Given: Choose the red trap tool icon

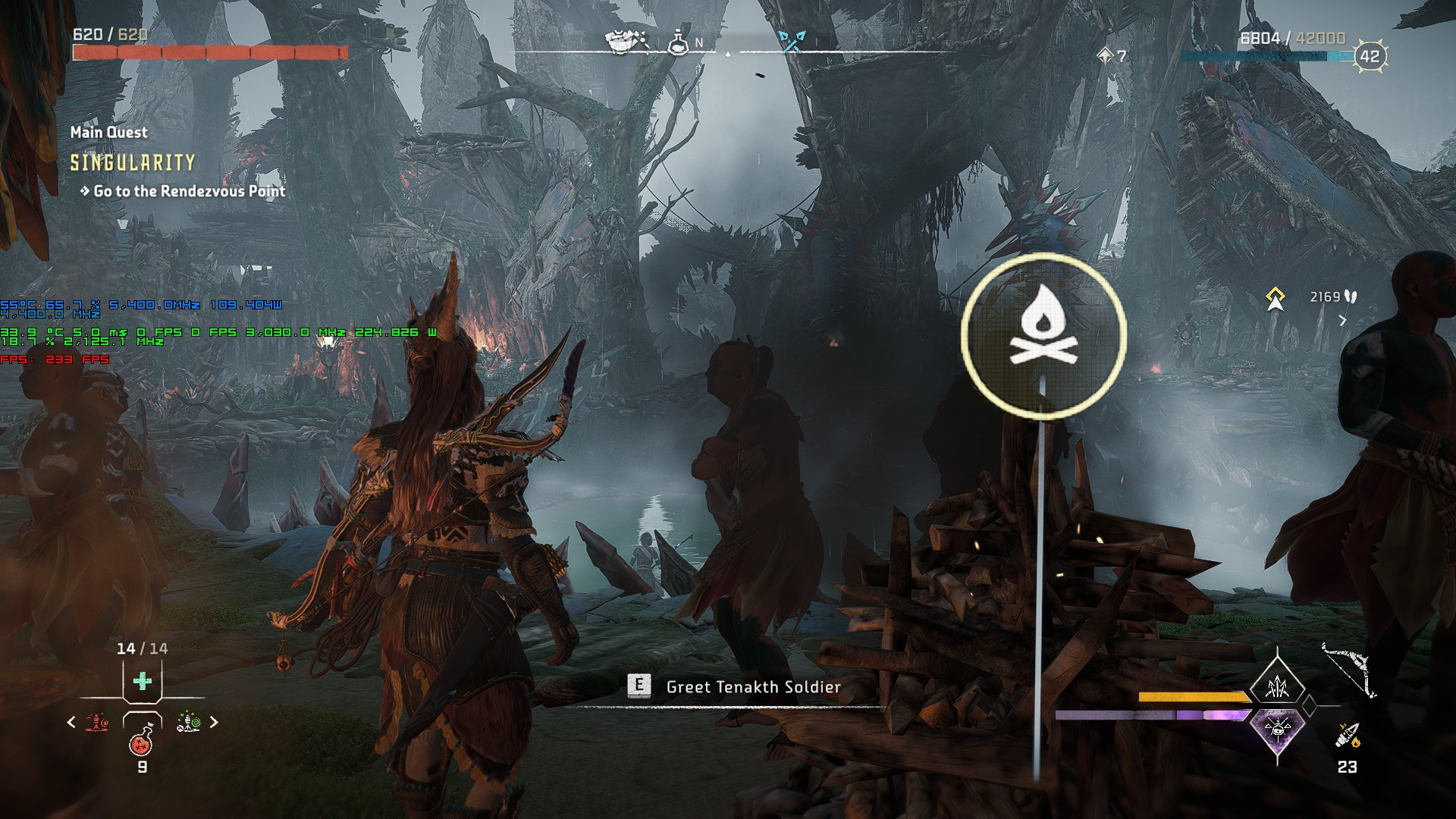Looking at the screenshot, I should (96, 723).
